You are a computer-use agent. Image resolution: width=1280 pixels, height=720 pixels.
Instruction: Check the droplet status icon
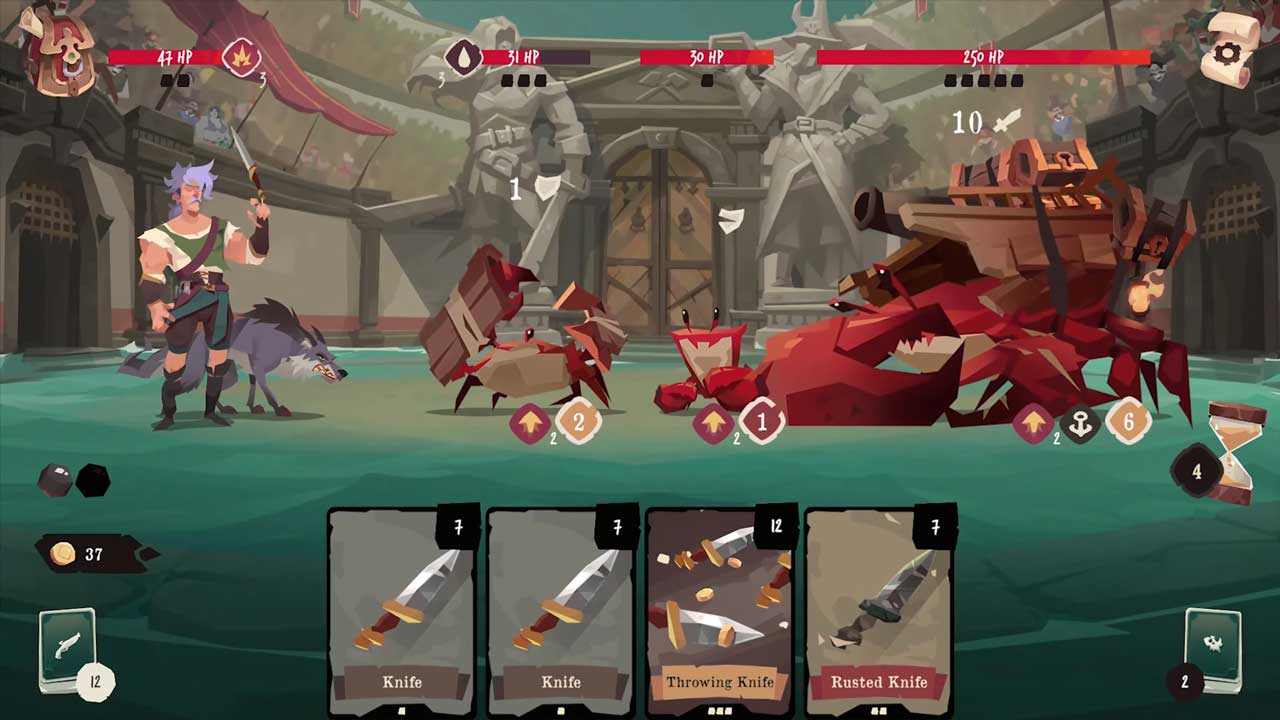point(462,57)
